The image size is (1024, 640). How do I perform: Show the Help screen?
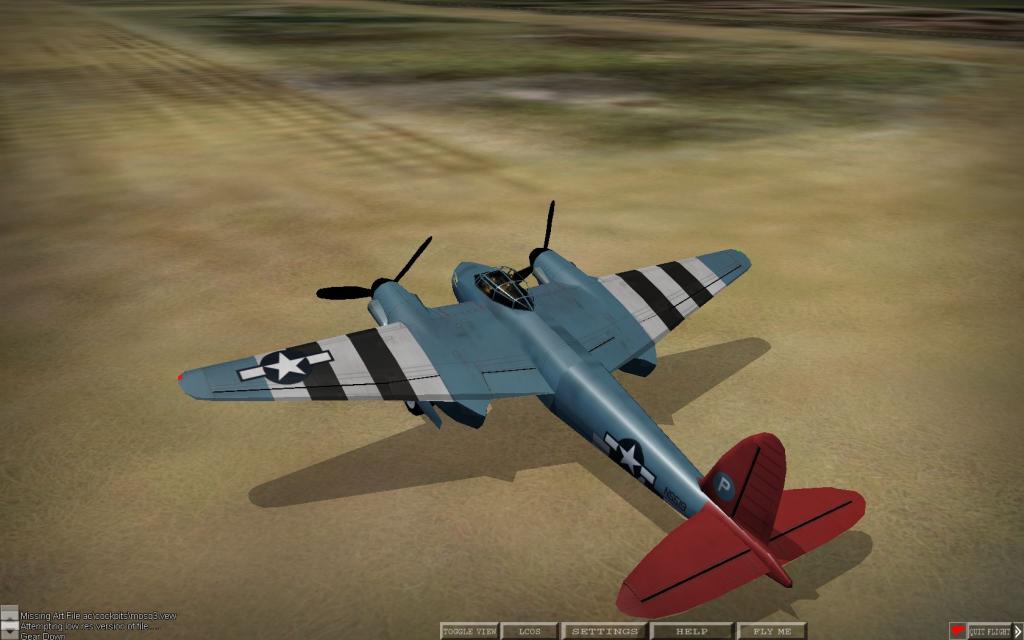pyautogui.click(x=691, y=631)
